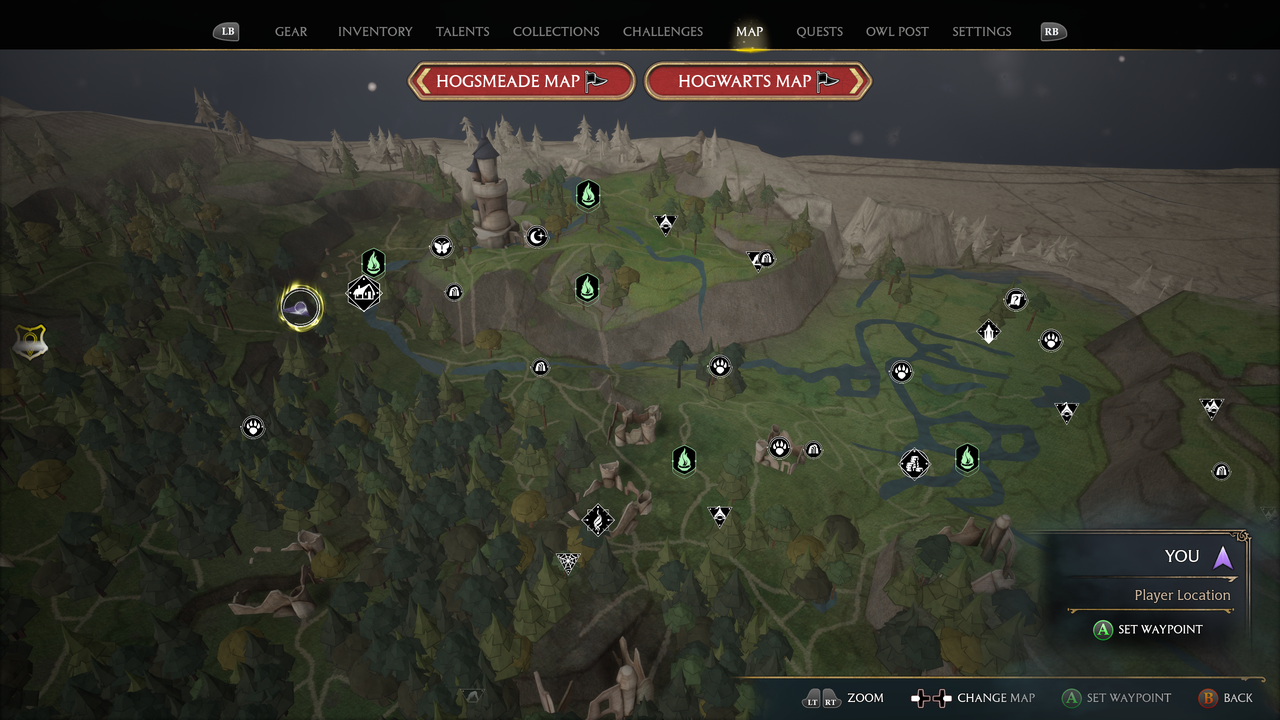Switch to the Hogwarts Map
This screenshot has height=720, width=1280.
tap(758, 81)
